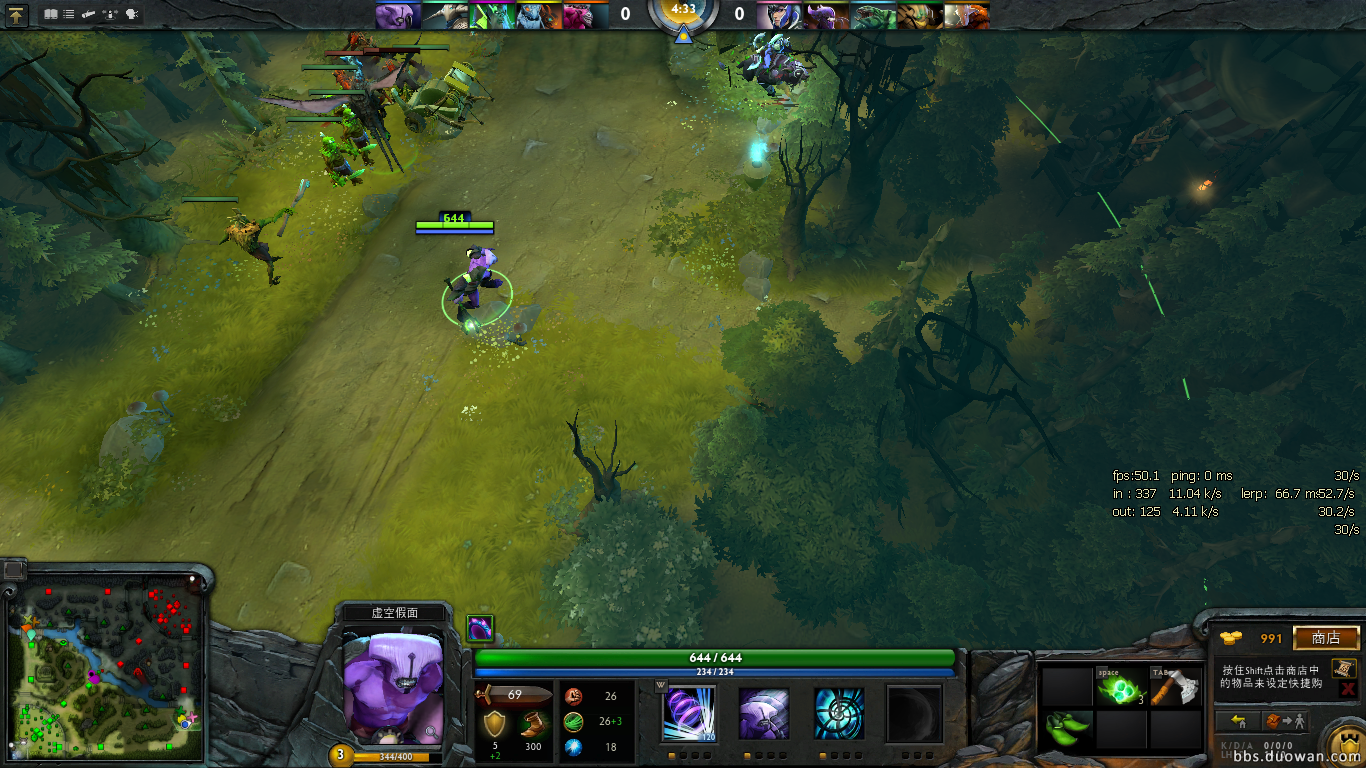
Task: Activate the Time Walk ability
Action: tap(688, 714)
